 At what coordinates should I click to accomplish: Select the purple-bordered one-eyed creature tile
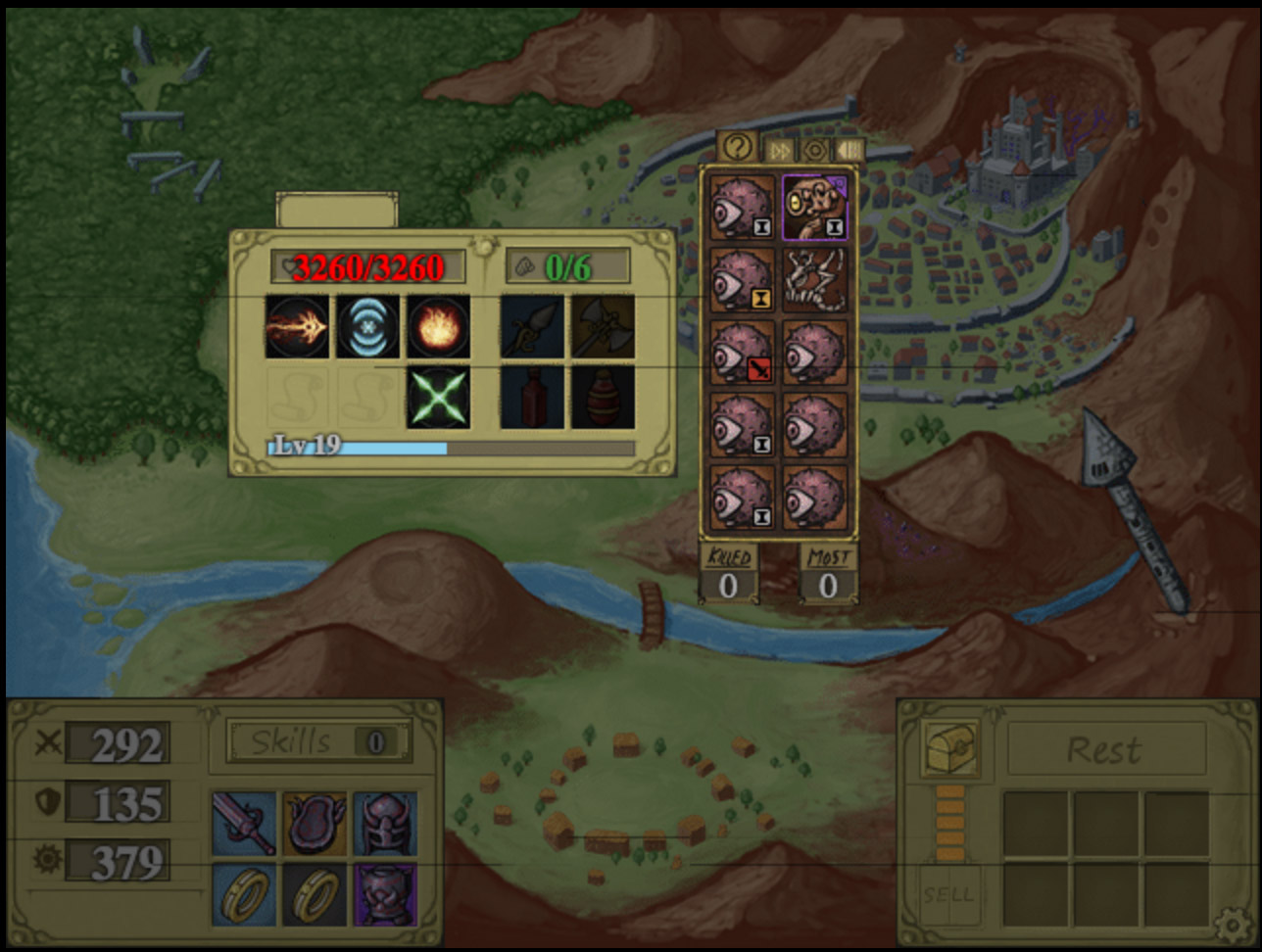[x=815, y=208]
